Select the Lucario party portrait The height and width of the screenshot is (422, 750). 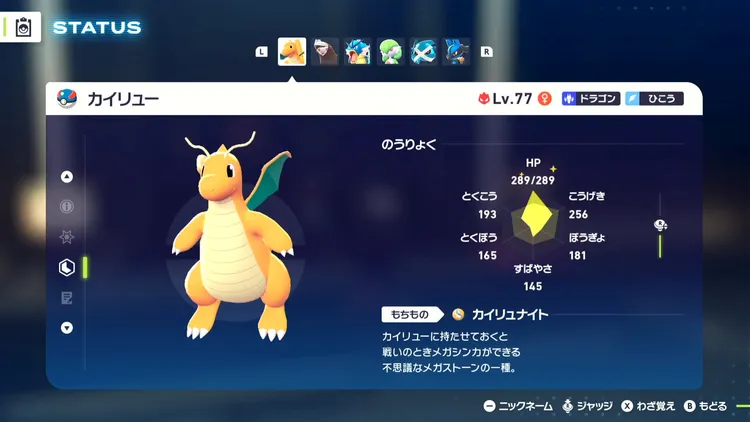pyautogui.click(x=457, y=51)
